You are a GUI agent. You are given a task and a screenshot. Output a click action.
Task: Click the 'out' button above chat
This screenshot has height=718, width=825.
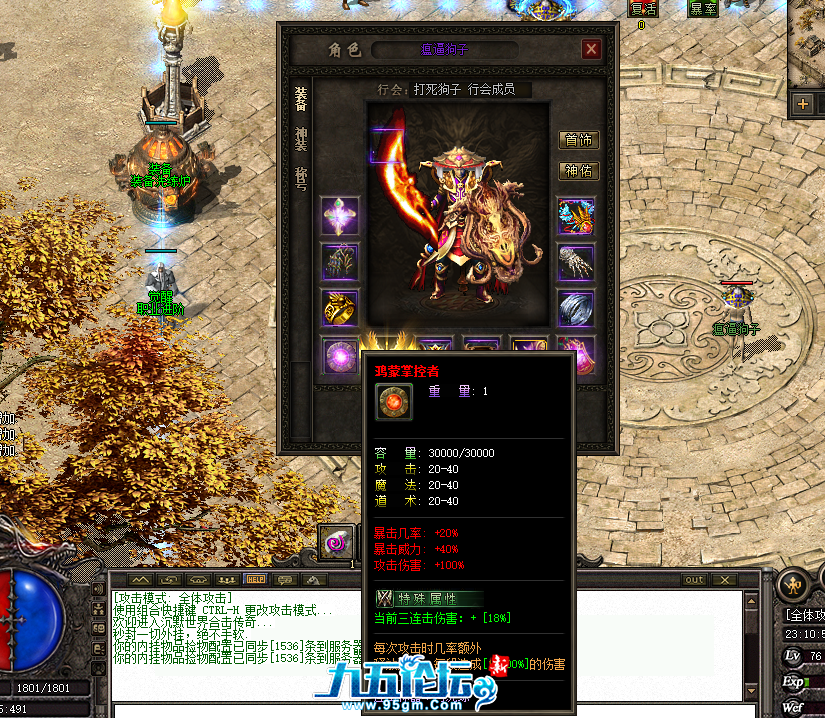(694, 579)
